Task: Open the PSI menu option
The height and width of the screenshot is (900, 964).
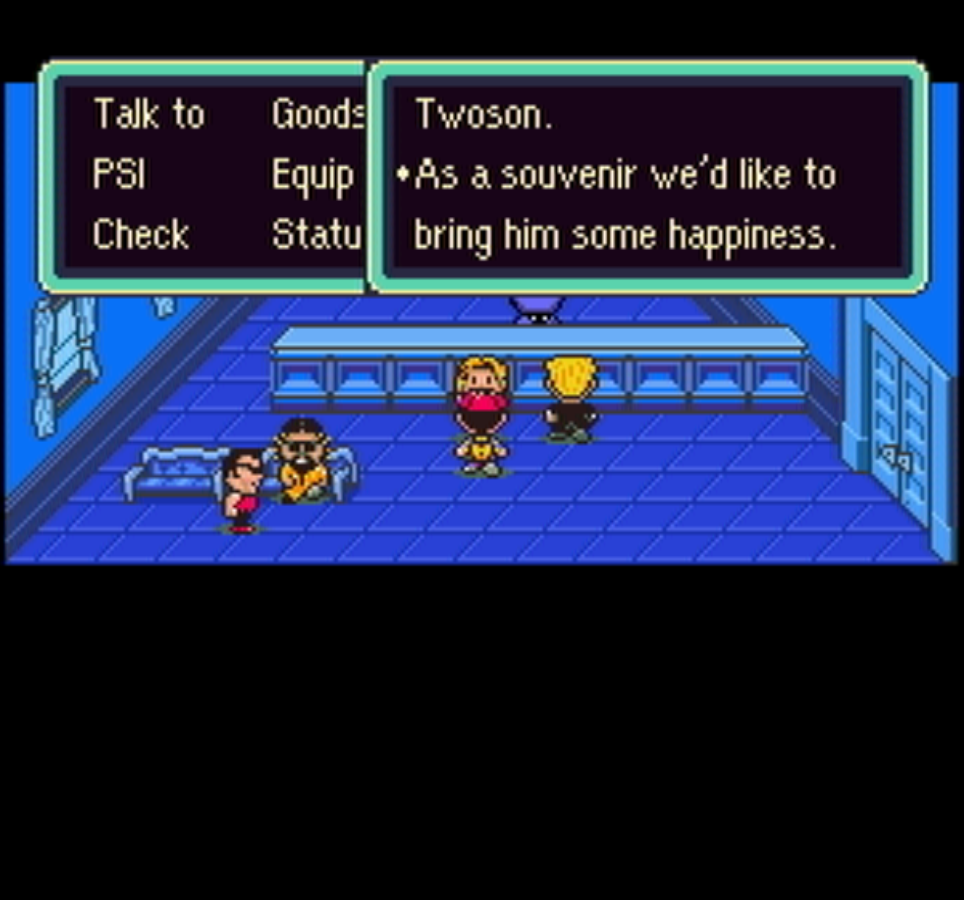Action: tap(119, 175)
